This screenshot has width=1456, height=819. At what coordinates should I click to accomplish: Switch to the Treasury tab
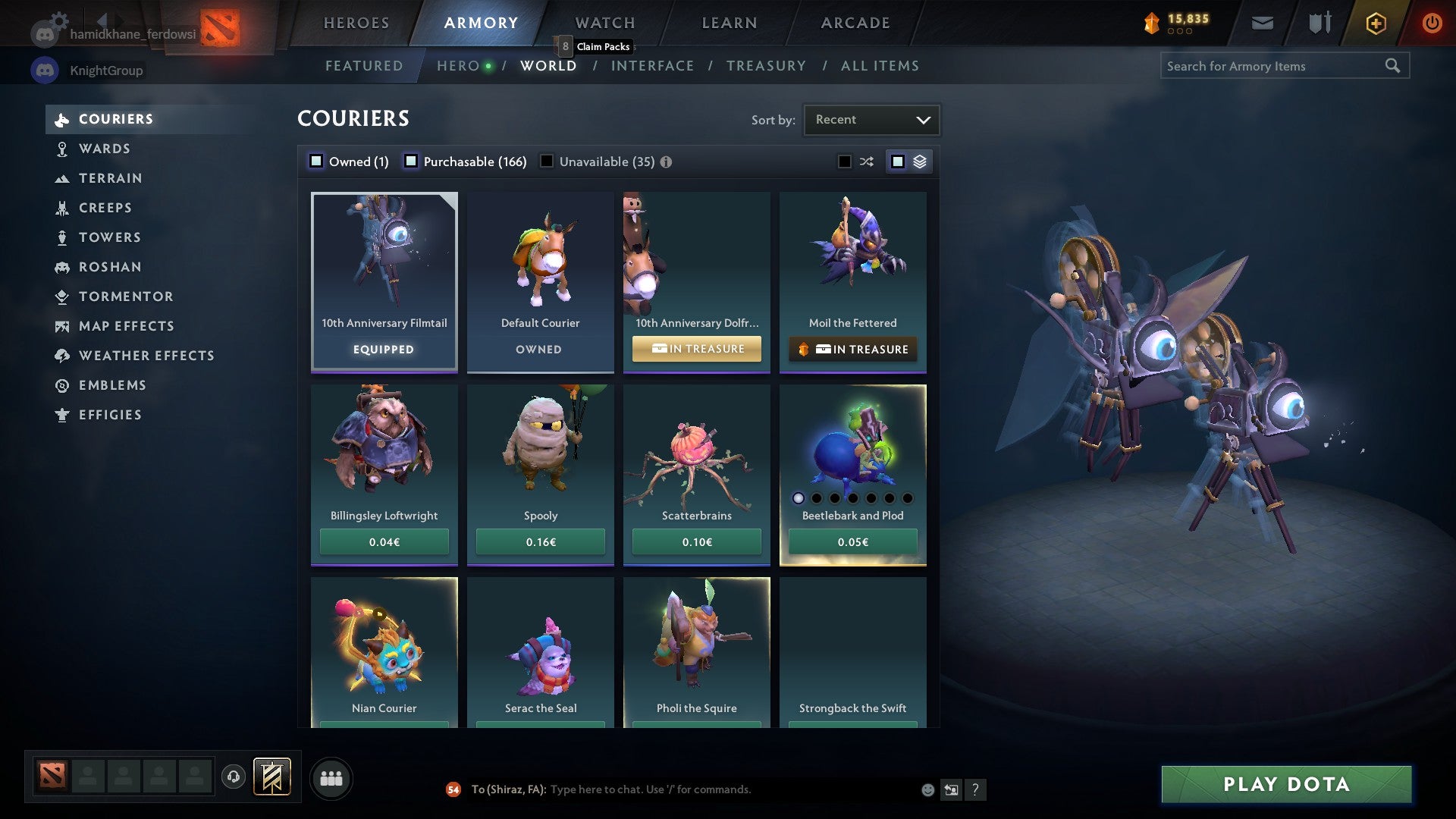[x=767, y=66]
